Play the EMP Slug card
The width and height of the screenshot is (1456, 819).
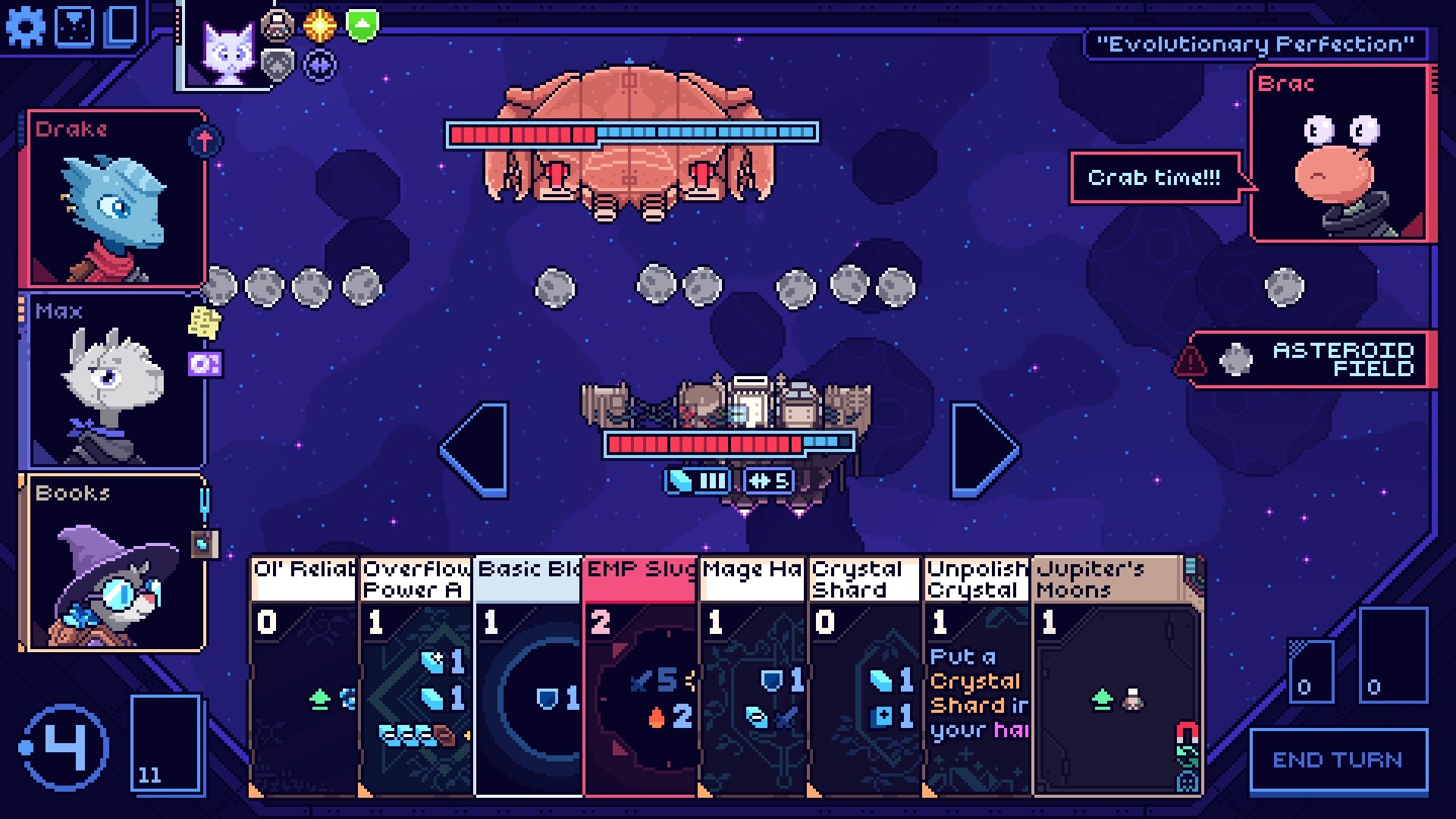tap(640, 675)
